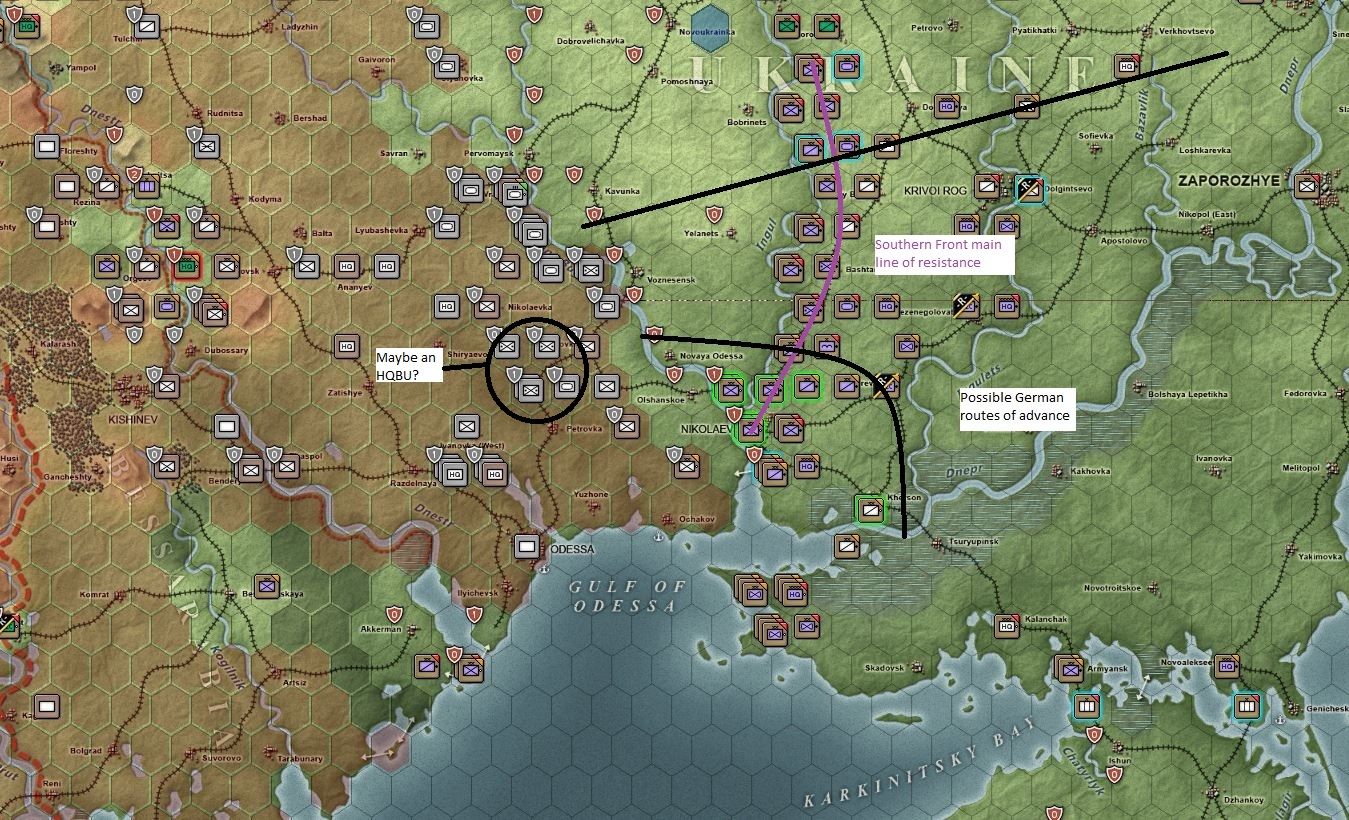Expand the unit stack east of Nikolaev
Viewport: 1349px width, 820px height.
(789, 430)
